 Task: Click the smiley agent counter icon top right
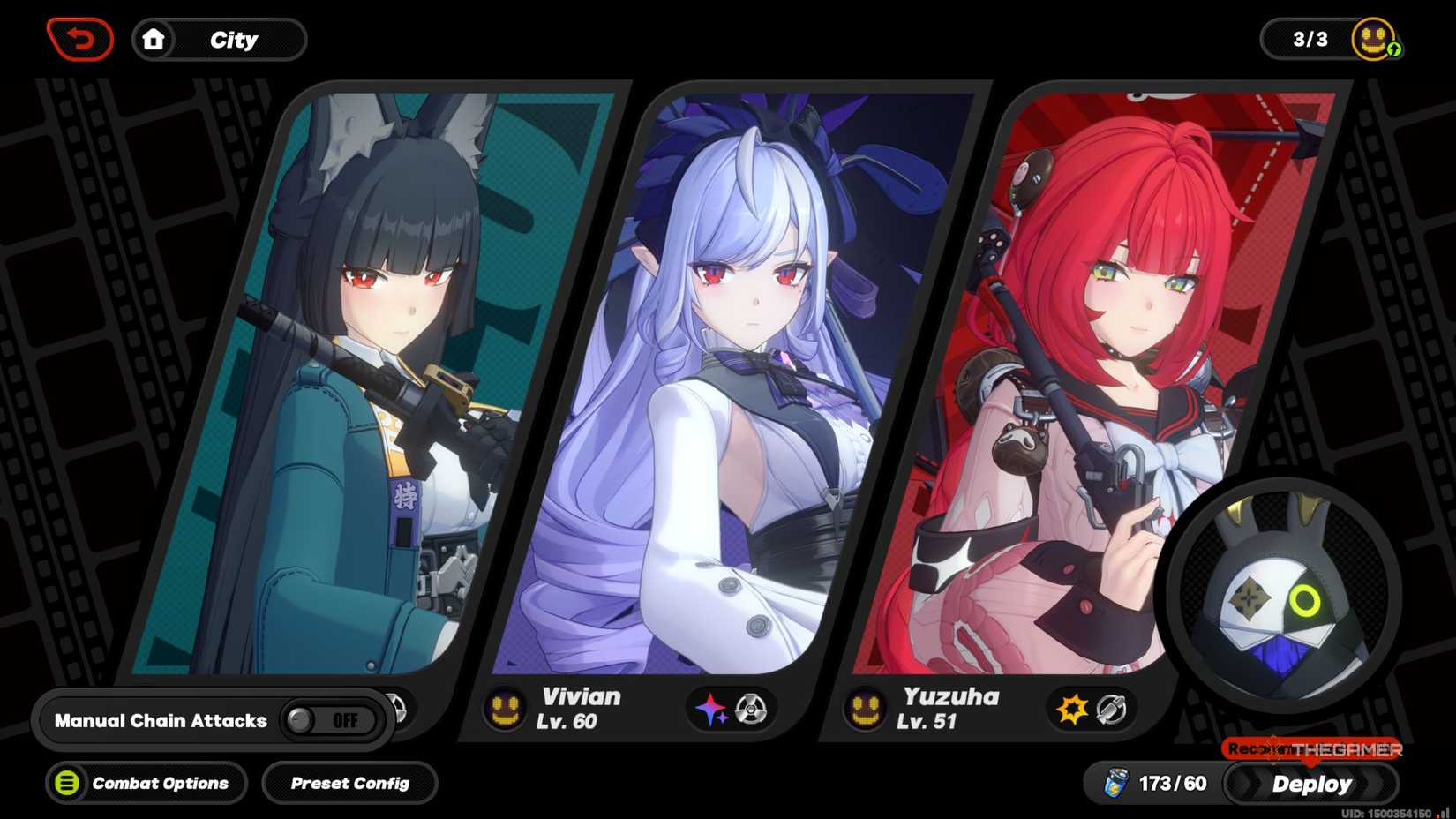pos(1372,39)
